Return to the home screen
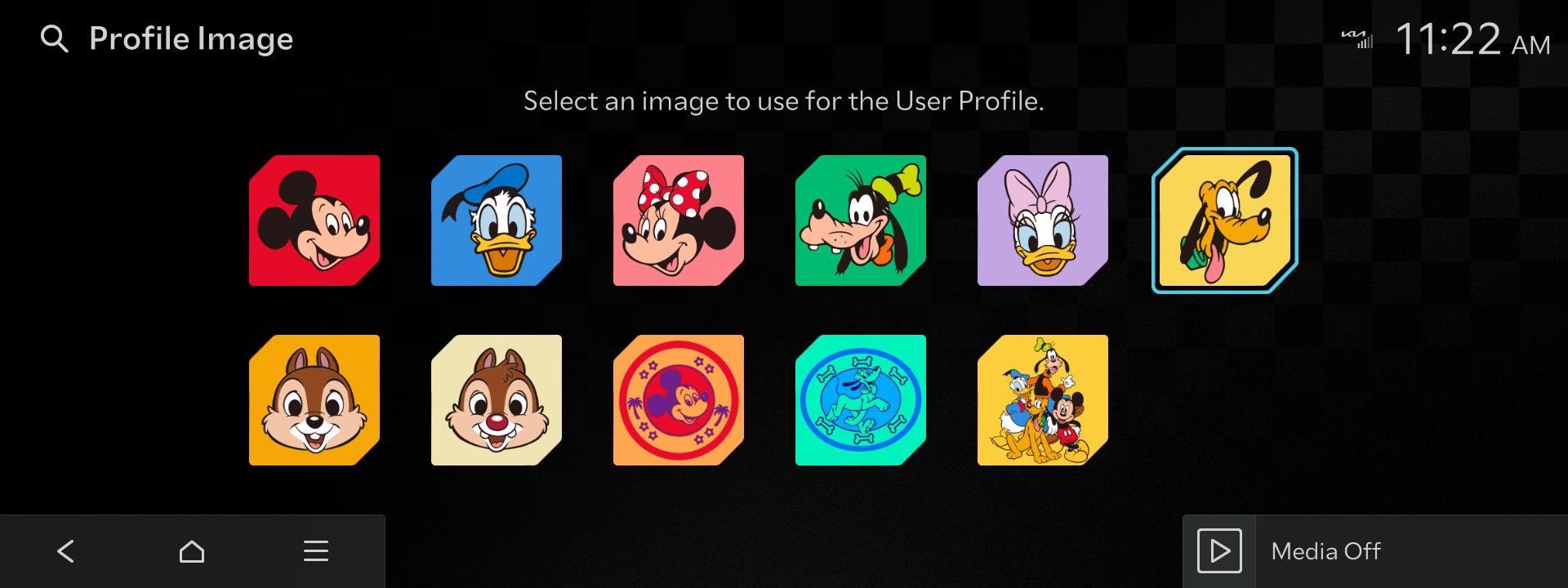The width and height of the screenshot is (1568, 588). click(192, 551)
